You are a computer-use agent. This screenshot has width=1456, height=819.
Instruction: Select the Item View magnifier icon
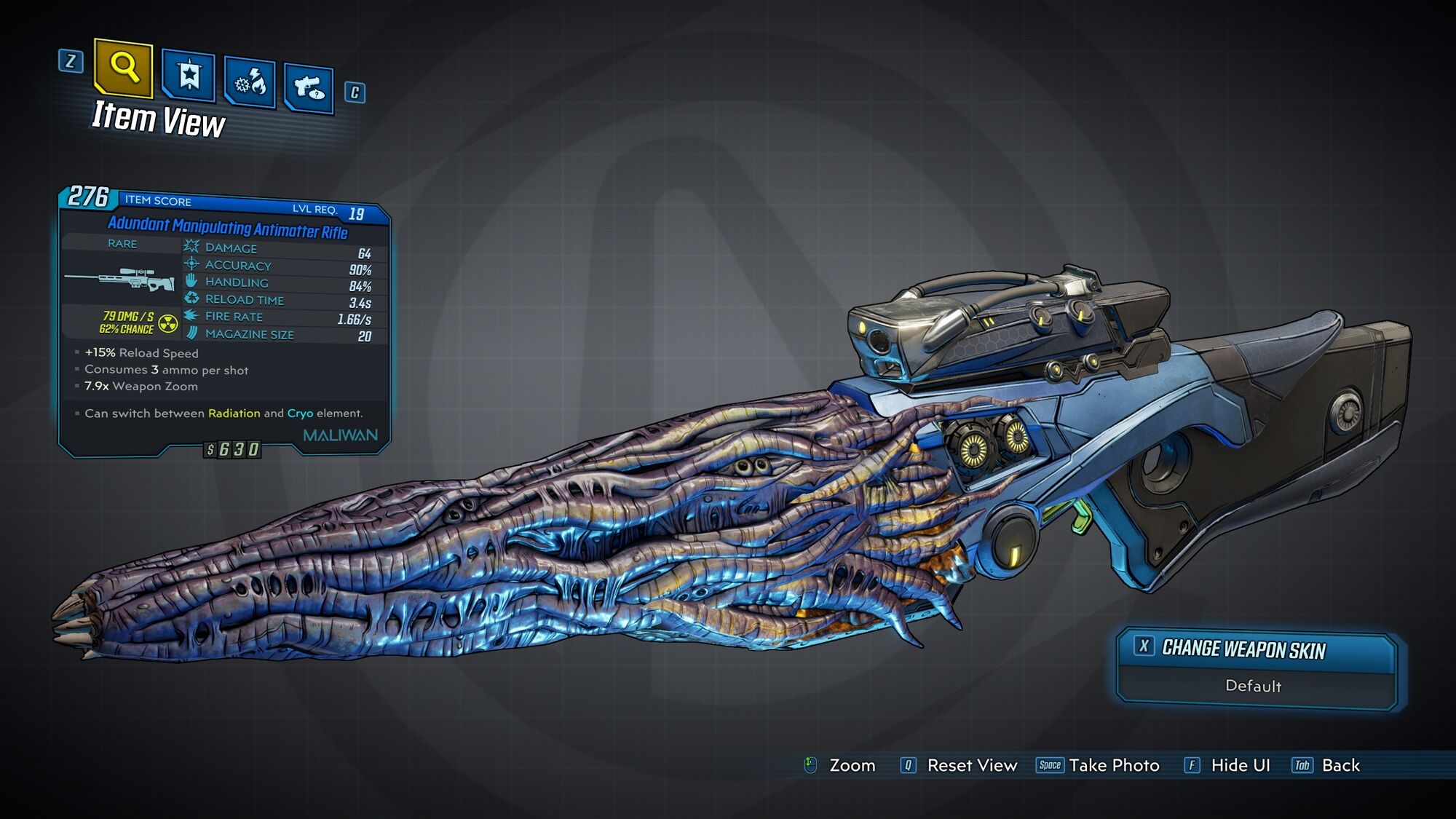point(124,70)
